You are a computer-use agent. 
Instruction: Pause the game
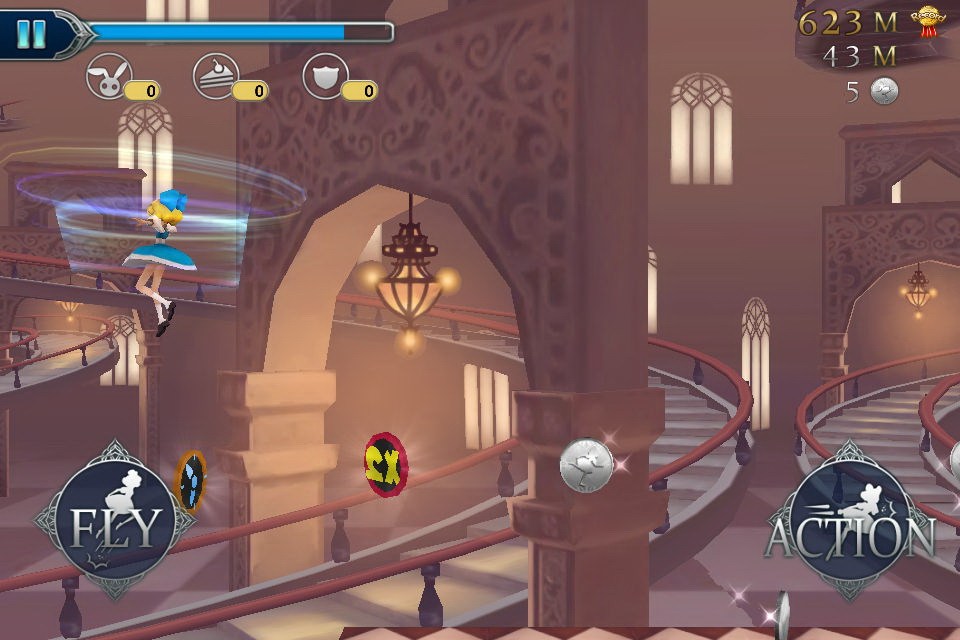32,34
